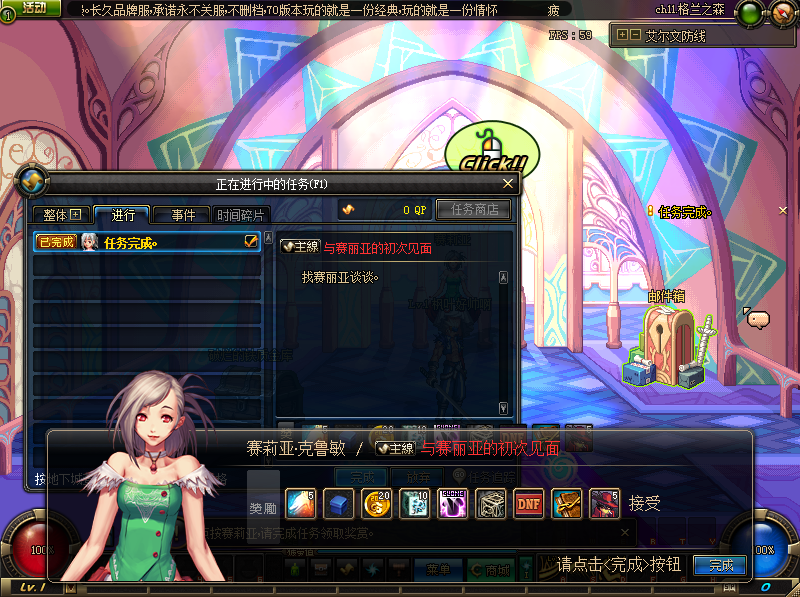Select the gold coin reward icon
Image resolution: width=800 pixels, height=597 pixels.
377,503
